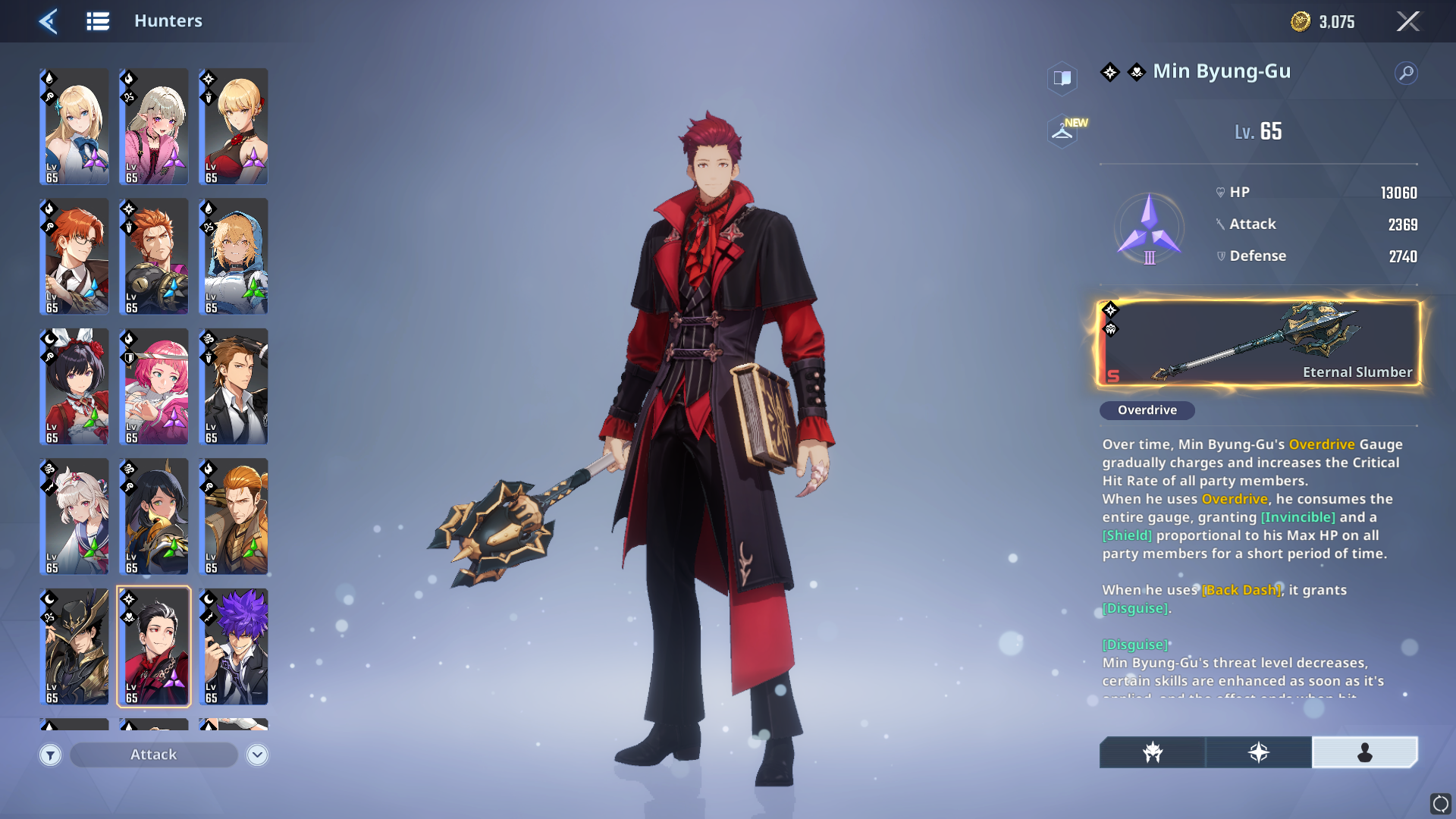Choose the hunter with the black feathered hat
1456x819 pixels.
point(74,647)
